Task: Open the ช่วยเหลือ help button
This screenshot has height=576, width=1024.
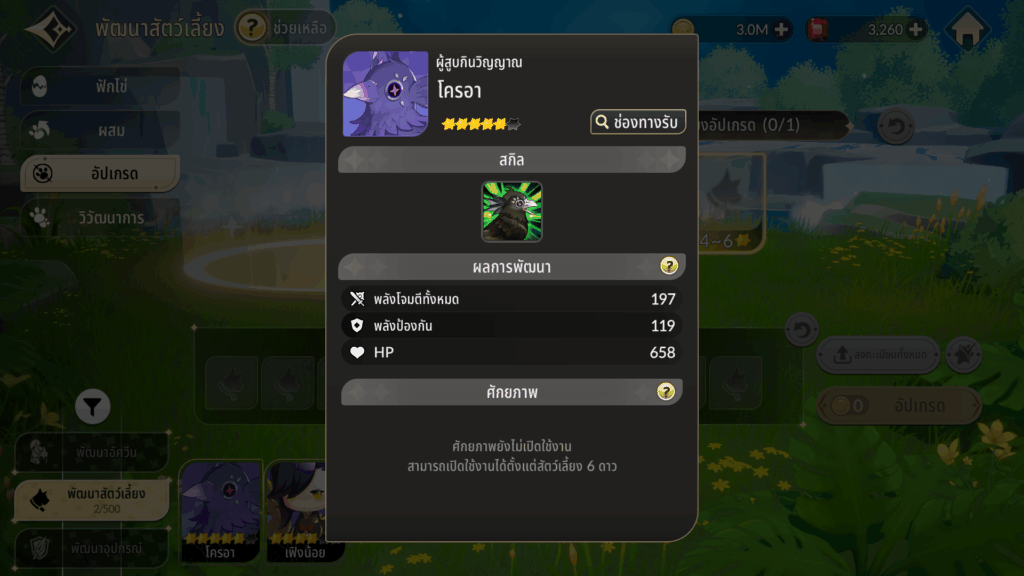Action: [x=285, y=28]
